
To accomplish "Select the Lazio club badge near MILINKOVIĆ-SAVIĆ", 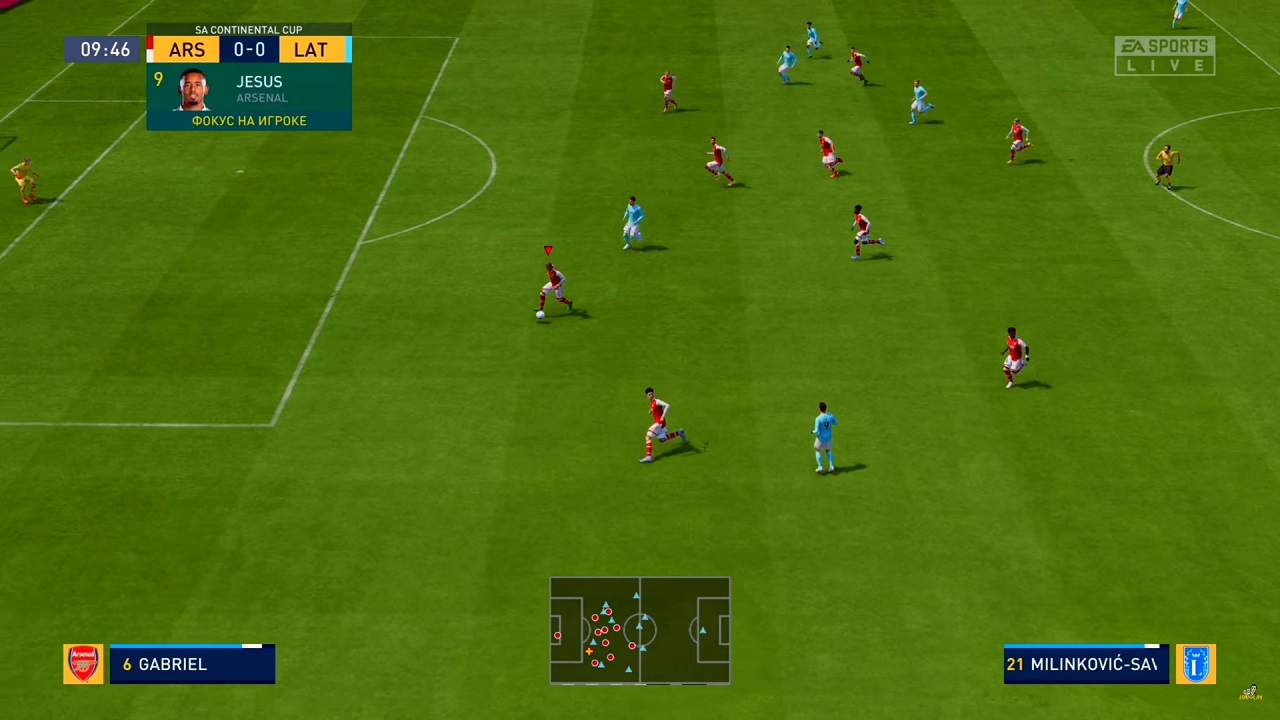I will (1196, 664).
